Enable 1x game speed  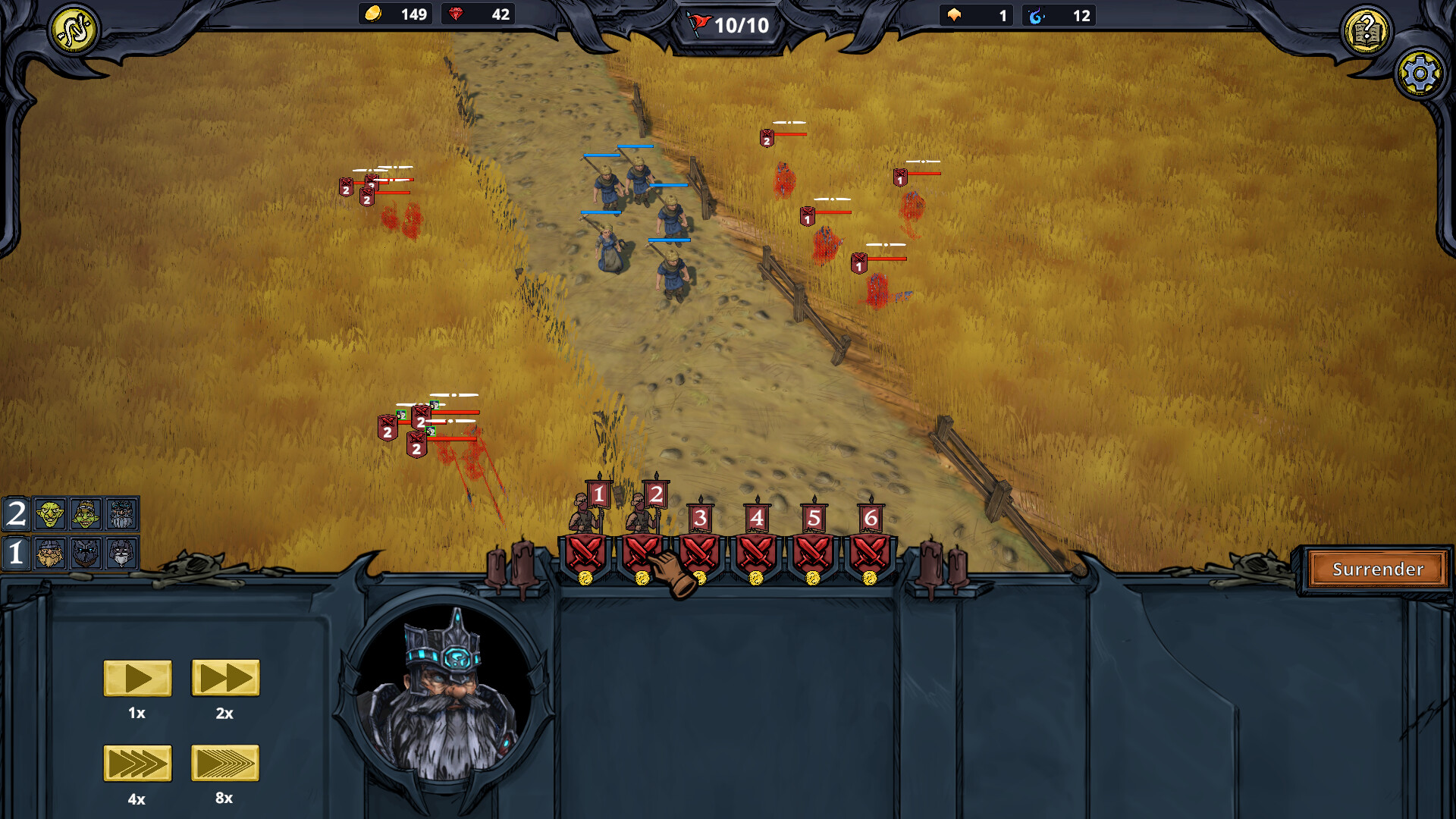point(137,679)
